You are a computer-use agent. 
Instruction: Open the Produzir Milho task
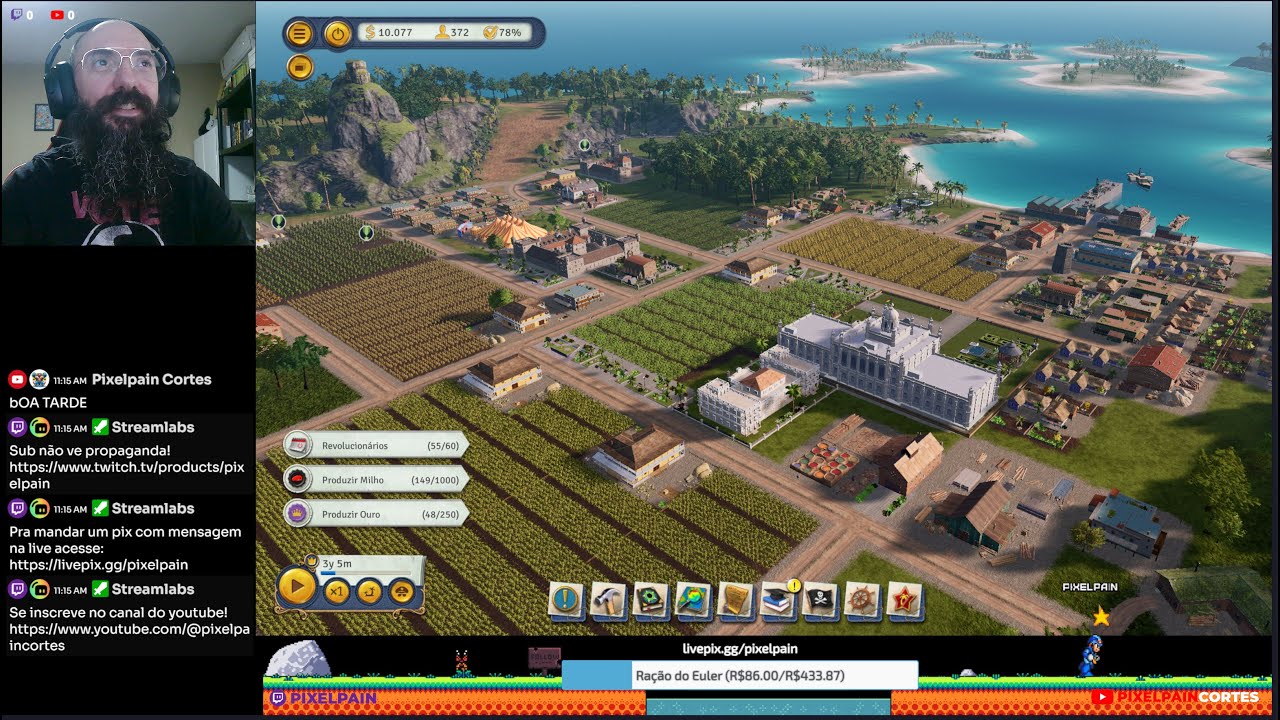coord(376,480)
